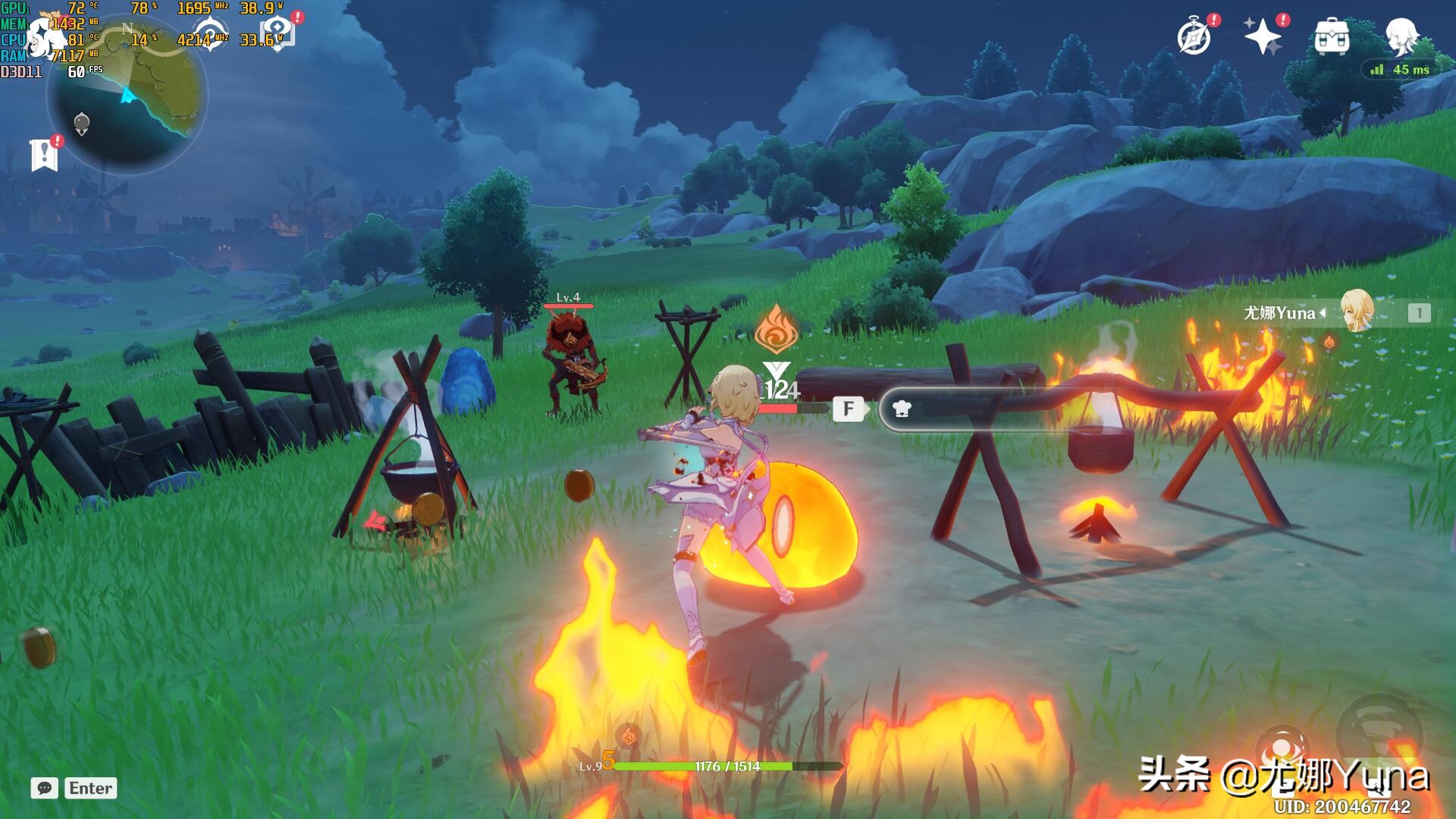Choose the chef hat cooking interaction

click(x=902, y=409)
